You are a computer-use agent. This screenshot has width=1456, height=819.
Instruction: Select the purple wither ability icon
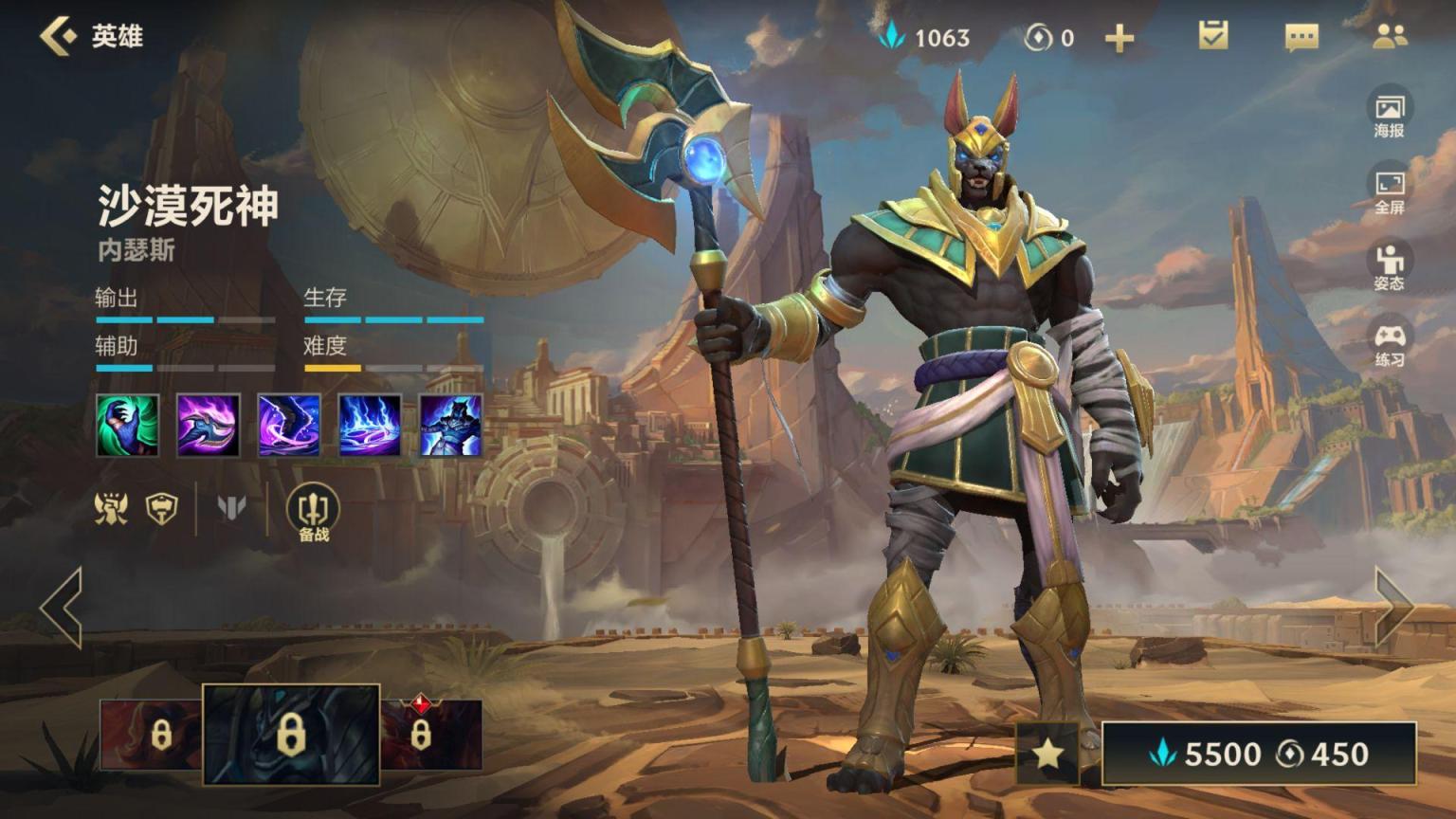(x=289, y=426)
